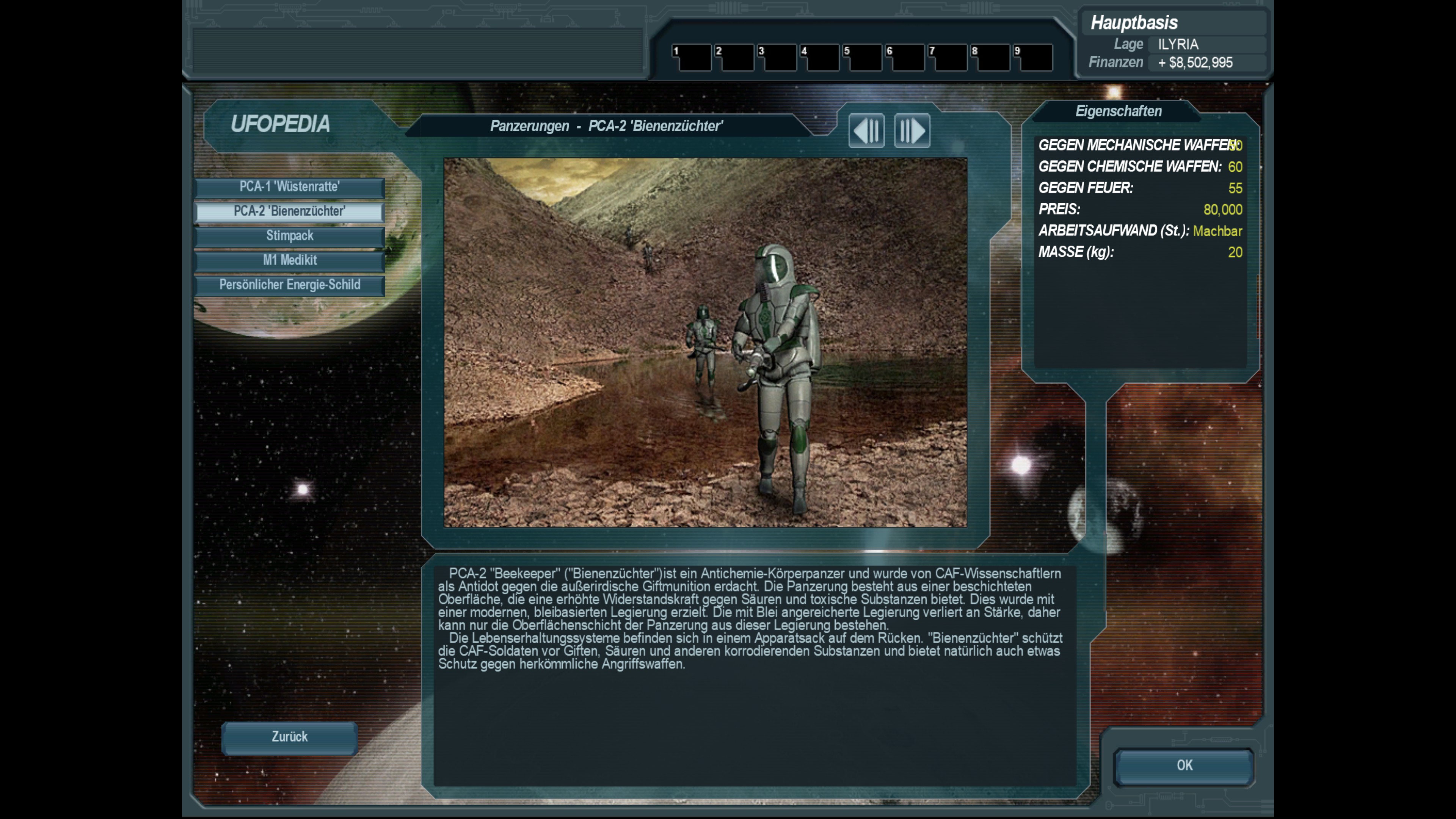1456x819 pixels.
Task: Open the PCA-1 'Wüstenratte' entry
Action: 289,187
